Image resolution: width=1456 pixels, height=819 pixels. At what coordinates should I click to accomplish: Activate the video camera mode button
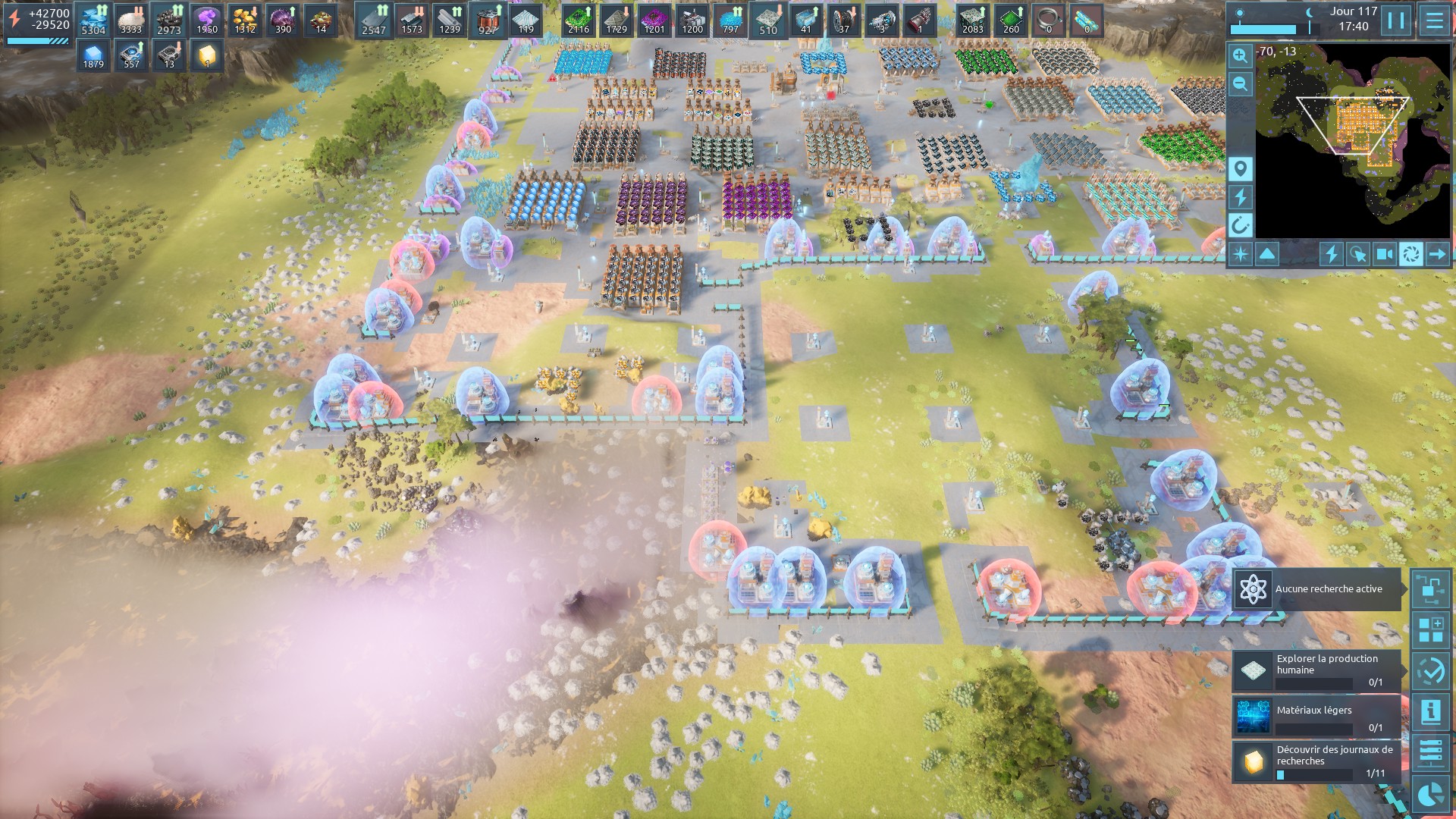click(1385, 254)
